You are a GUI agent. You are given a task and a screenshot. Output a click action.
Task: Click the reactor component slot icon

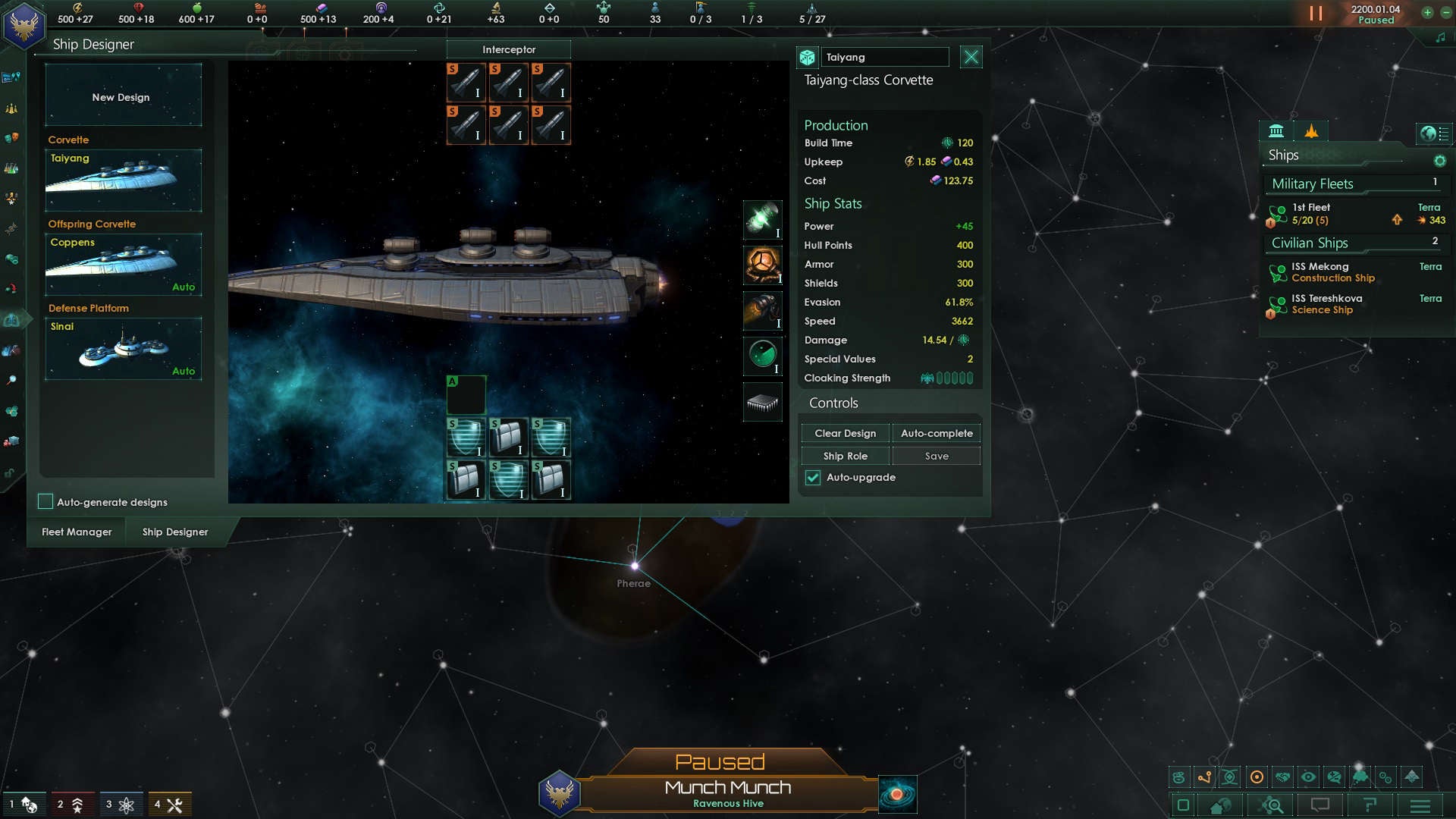tap(762, 265)
